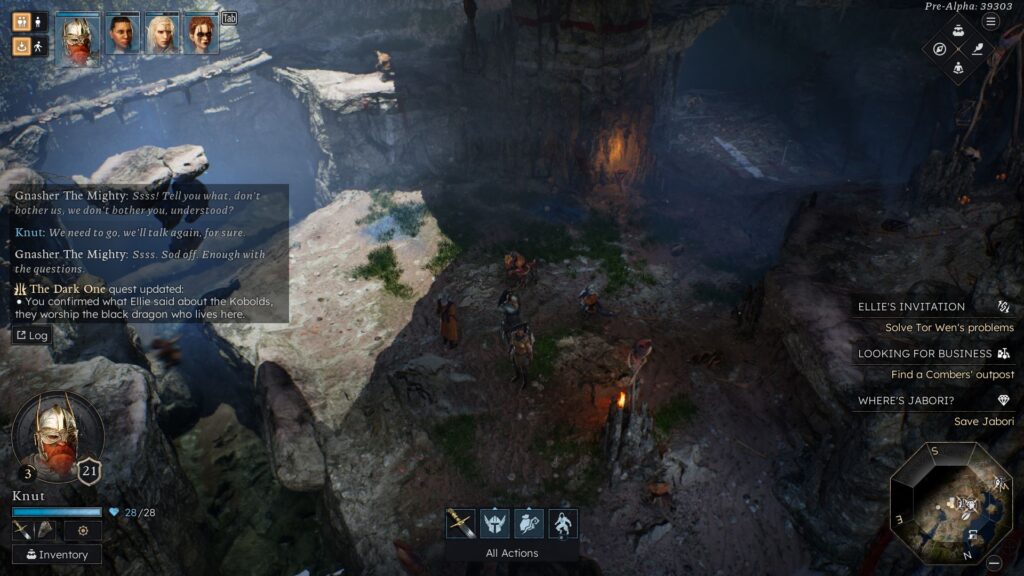Select the white-haired party member portrait
Screen dimensions: 1024x576
[x=162, y=33]
